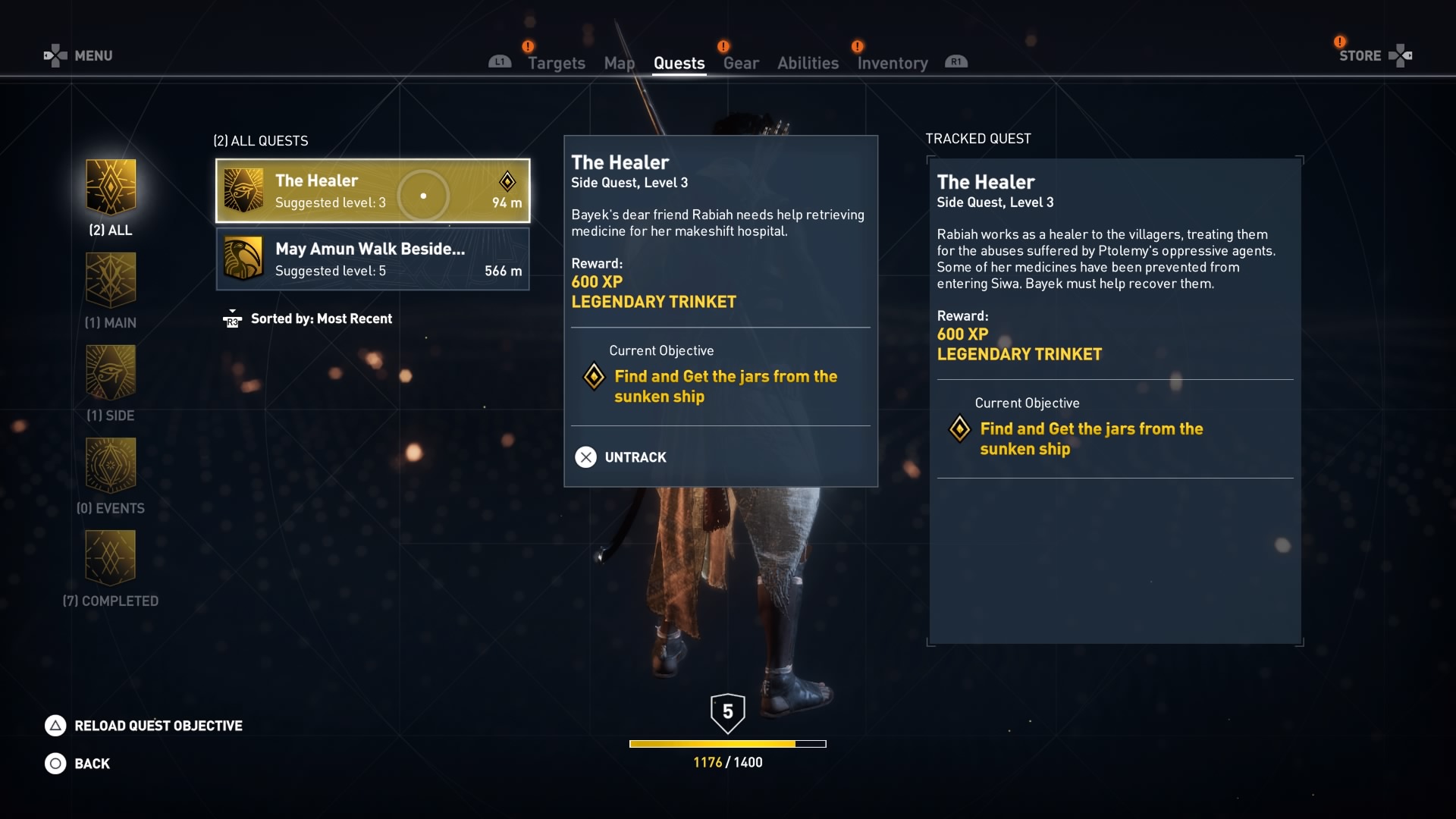Viewport: 1456px width, 819px height.
Task: Toggle the objective diamond next to Current Objective
Action: pyautogui.click(x=594, y=377)
